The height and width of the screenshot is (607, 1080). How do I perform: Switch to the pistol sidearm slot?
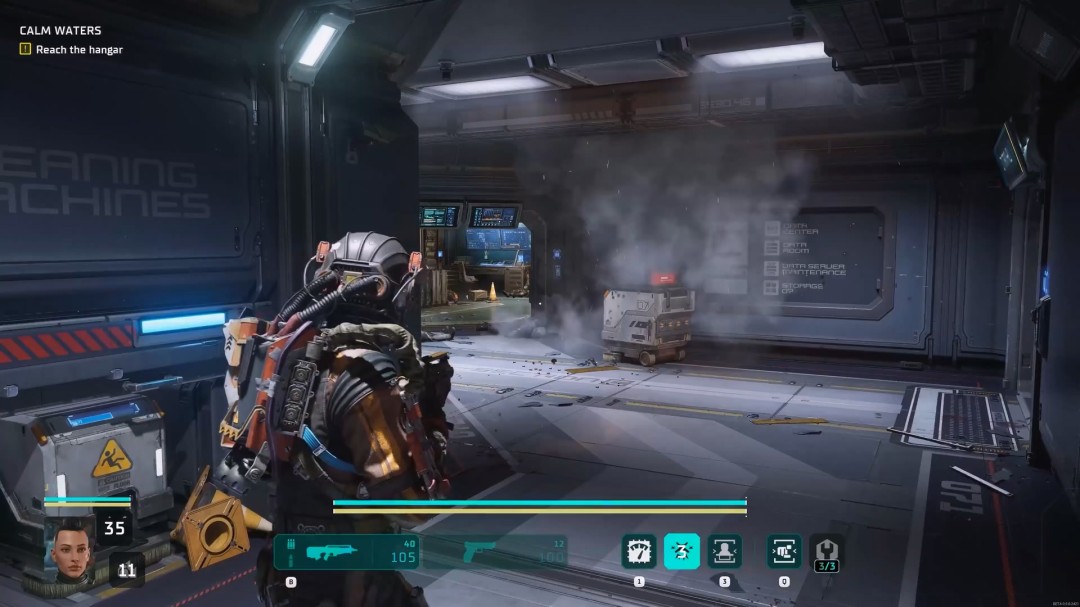tap(494, 551)
